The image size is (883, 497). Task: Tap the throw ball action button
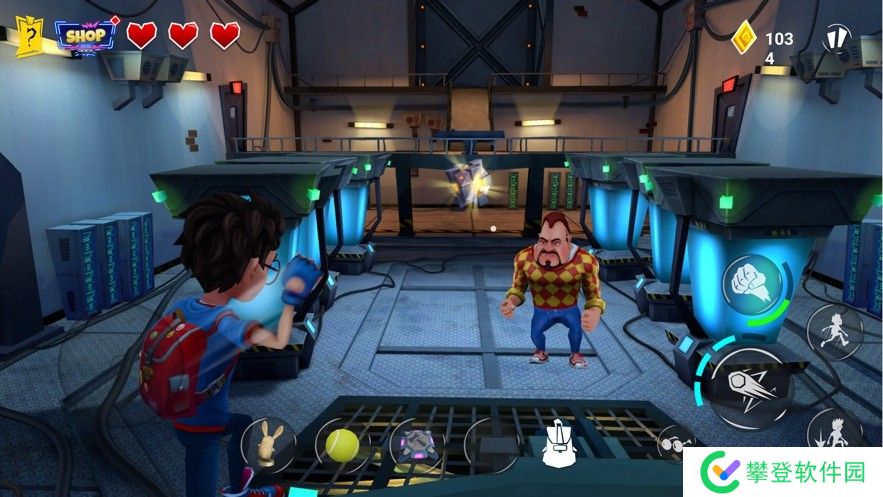point(750,387)
